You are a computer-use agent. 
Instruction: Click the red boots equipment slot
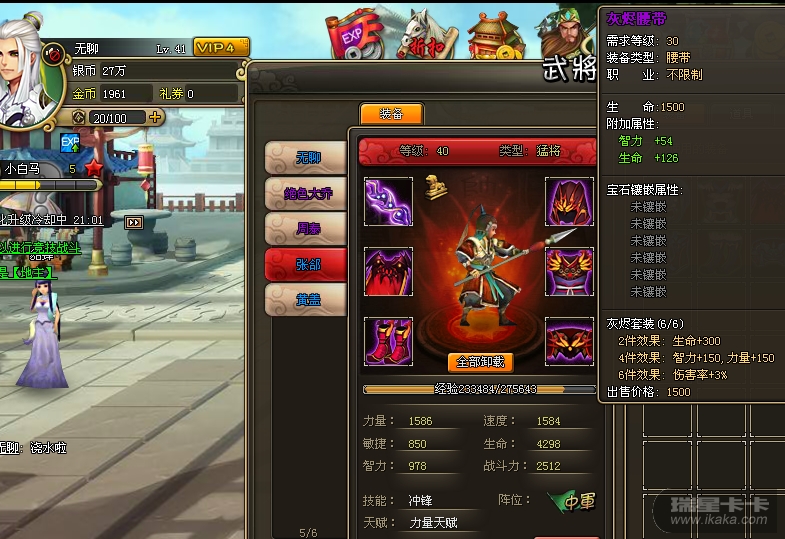(x=388, y=341)
